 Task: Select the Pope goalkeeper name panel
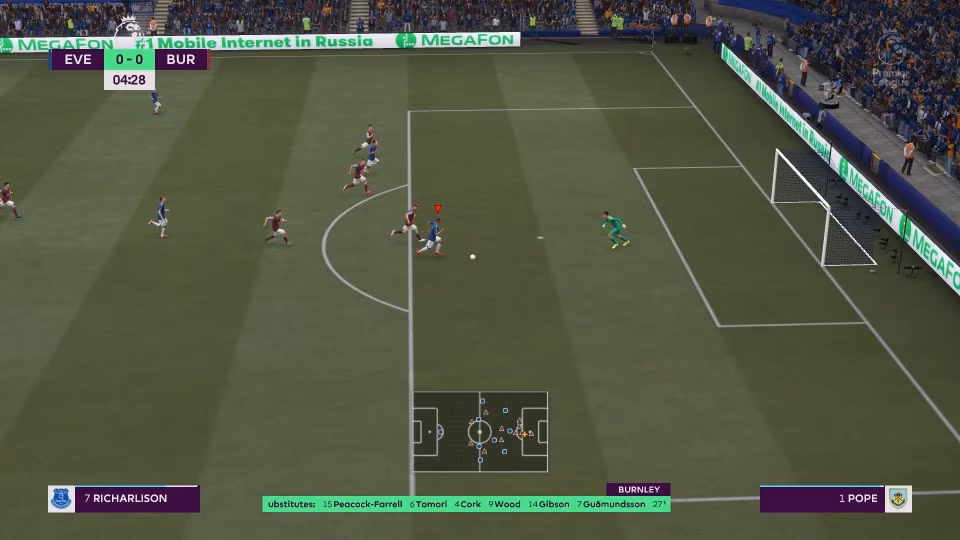coord(835,498)
